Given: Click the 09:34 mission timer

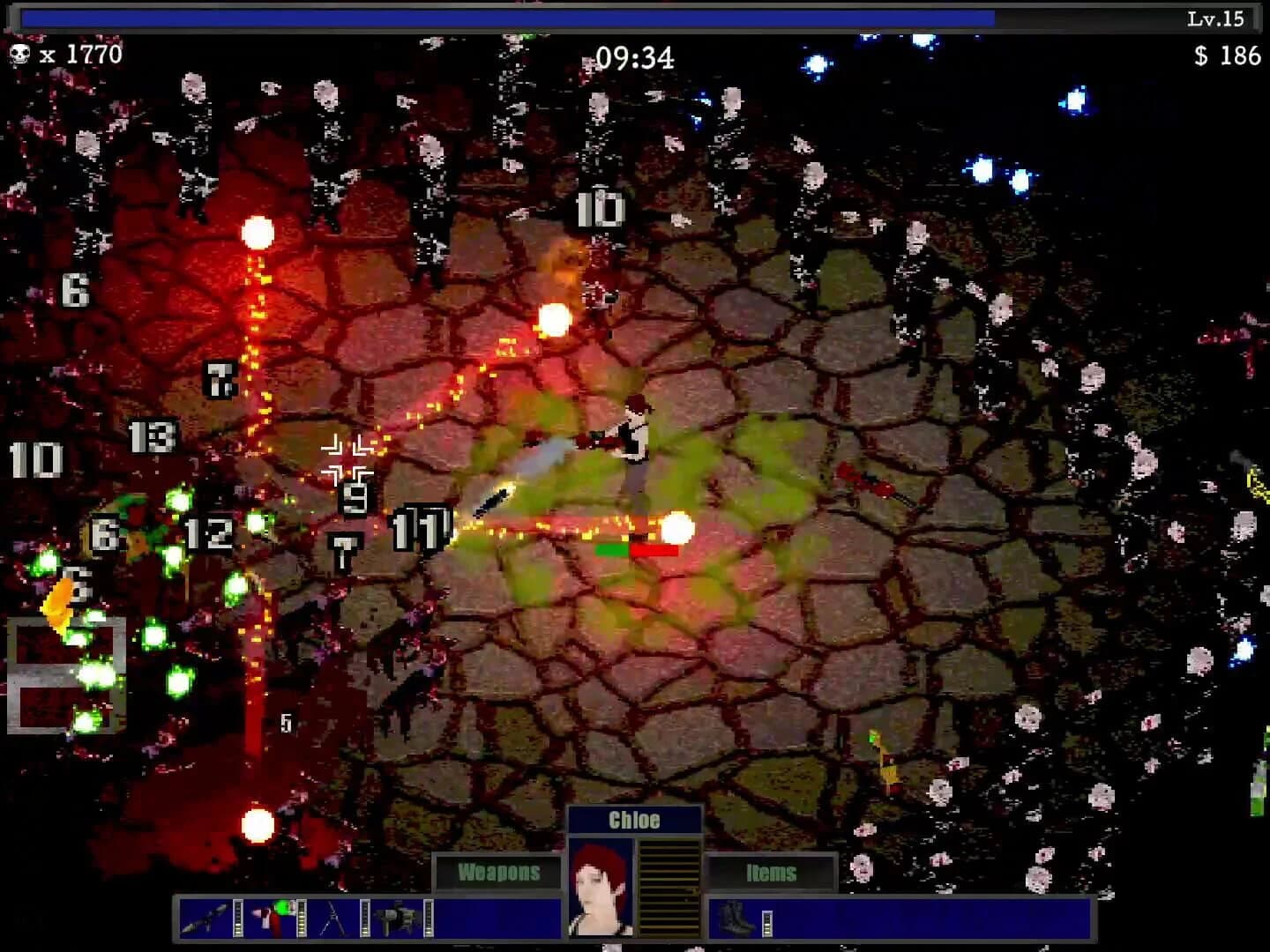Looking at the screenshot, I should [634, 58].
